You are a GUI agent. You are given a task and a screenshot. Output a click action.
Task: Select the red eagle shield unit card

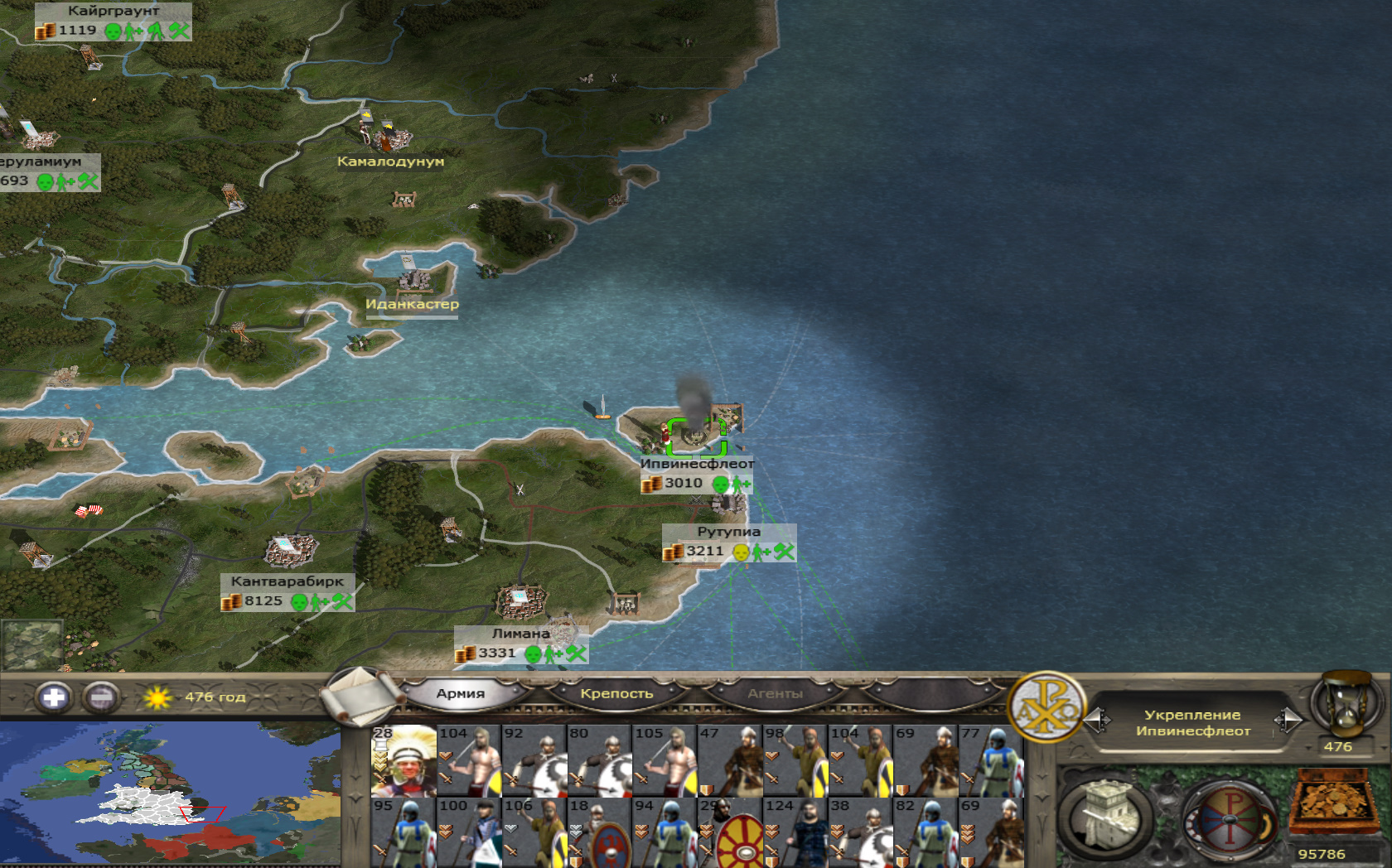[x=600, y=832]
